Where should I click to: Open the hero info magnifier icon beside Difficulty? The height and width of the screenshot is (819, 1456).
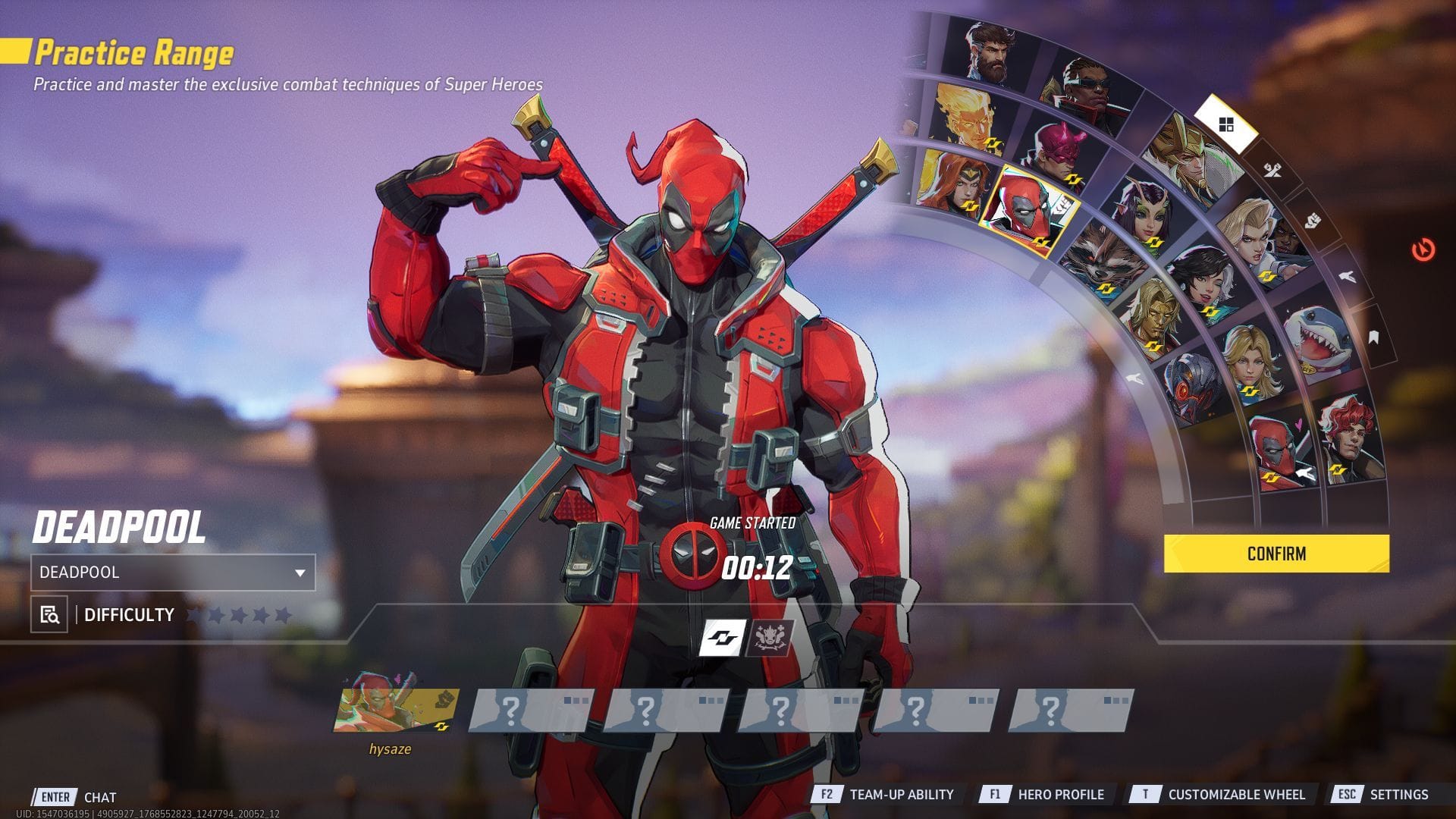pos(48,615)
